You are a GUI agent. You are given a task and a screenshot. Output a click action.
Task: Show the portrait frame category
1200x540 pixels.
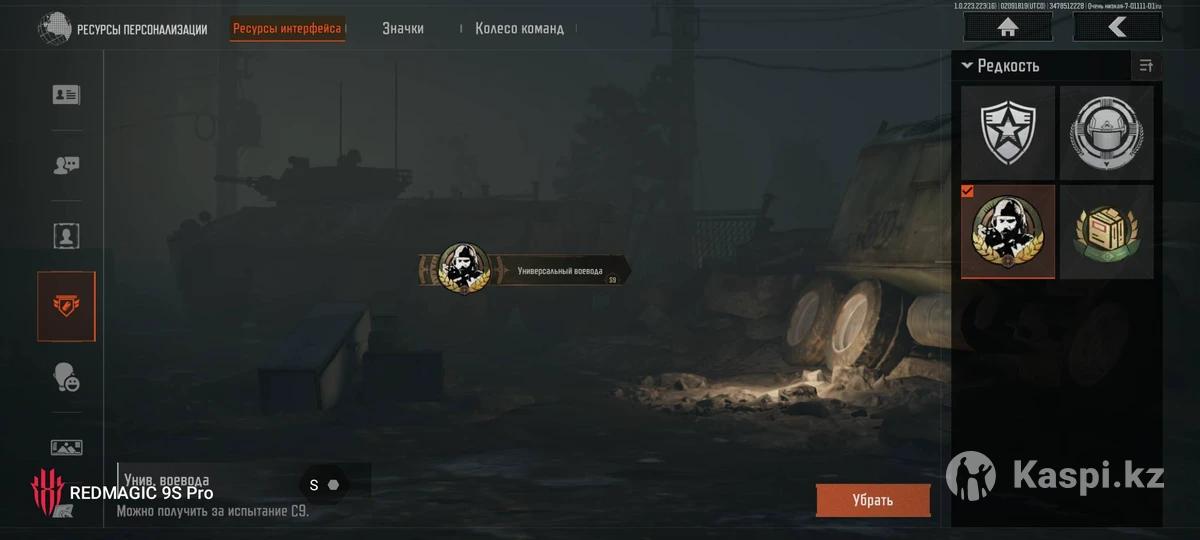[x=67, y=237]
